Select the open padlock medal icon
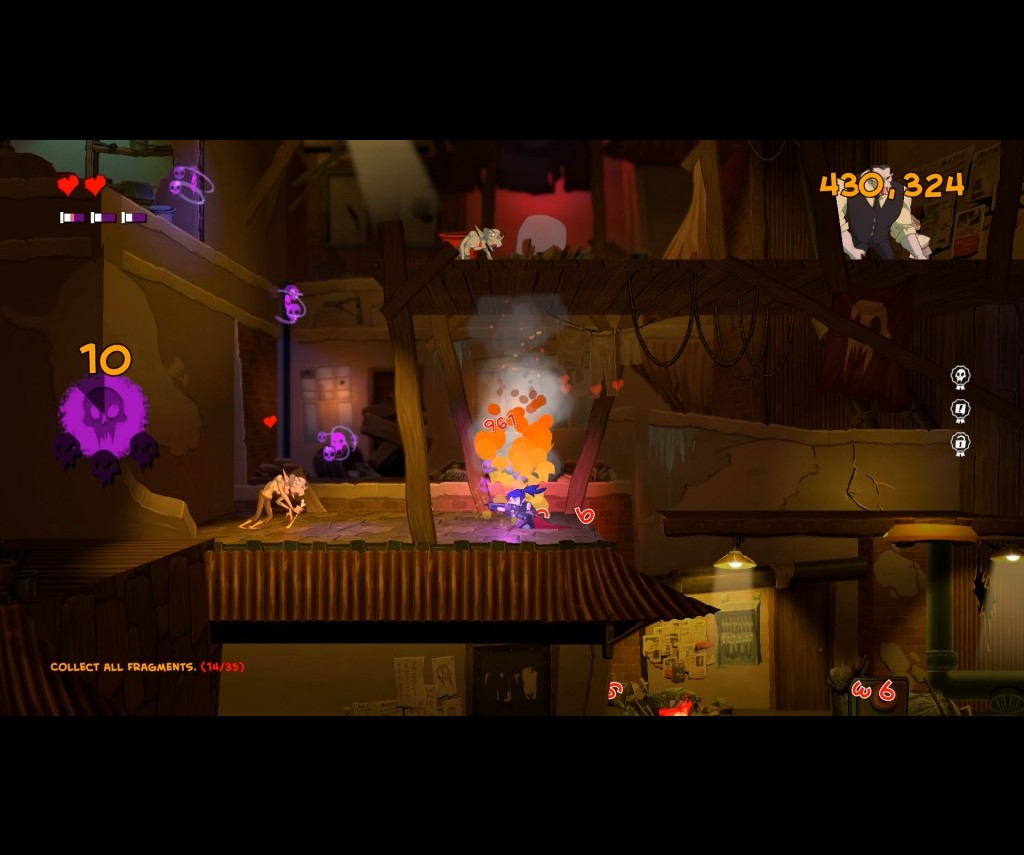Image resolution: width=1024 pixels, height=855 pixels. pos(960,443)
